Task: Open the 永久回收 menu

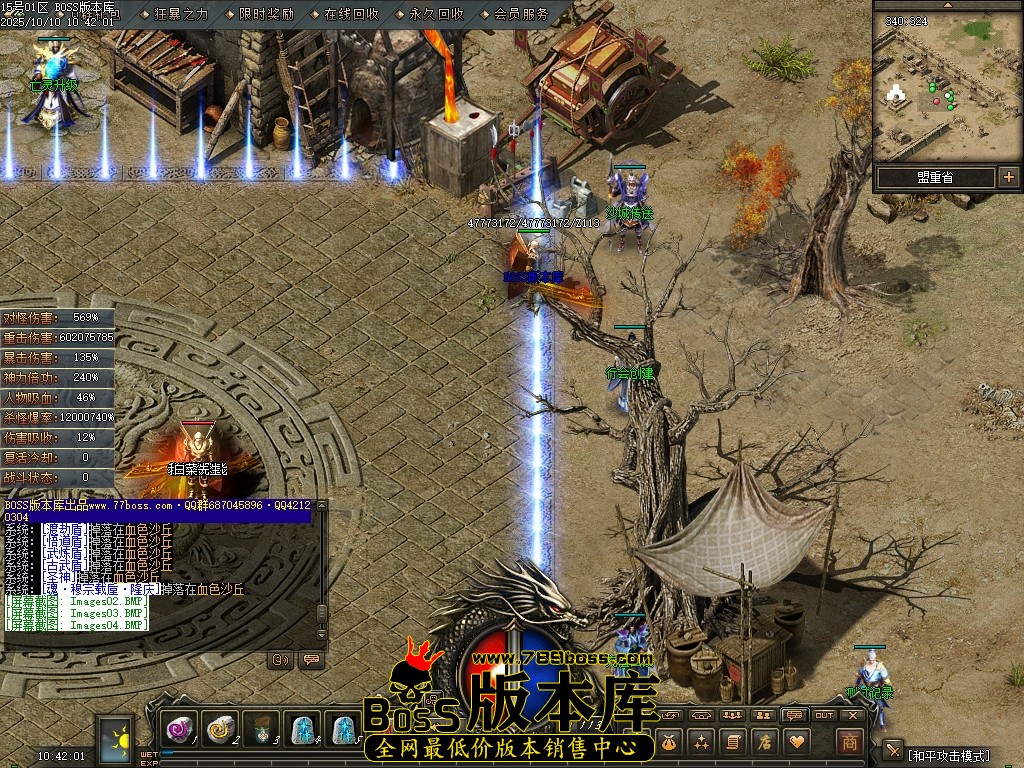Action: [x=436, y=14]
